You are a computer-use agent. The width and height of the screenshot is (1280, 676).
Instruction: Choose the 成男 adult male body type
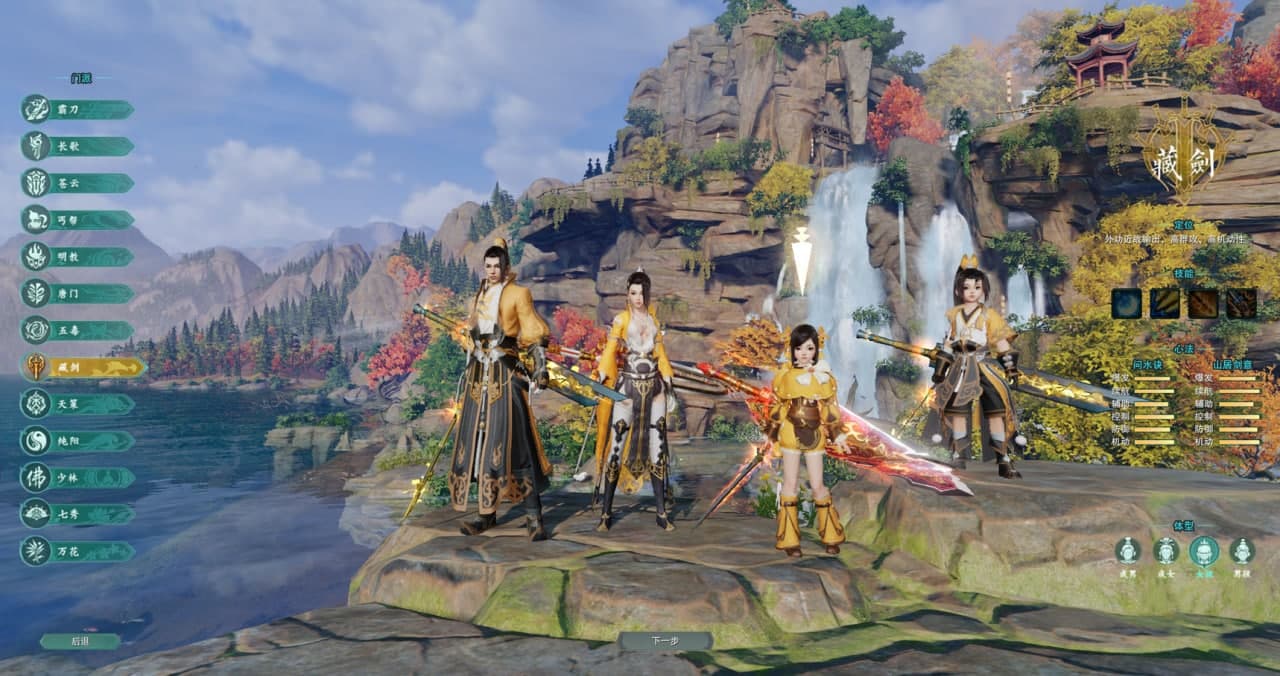(1128, 550)
